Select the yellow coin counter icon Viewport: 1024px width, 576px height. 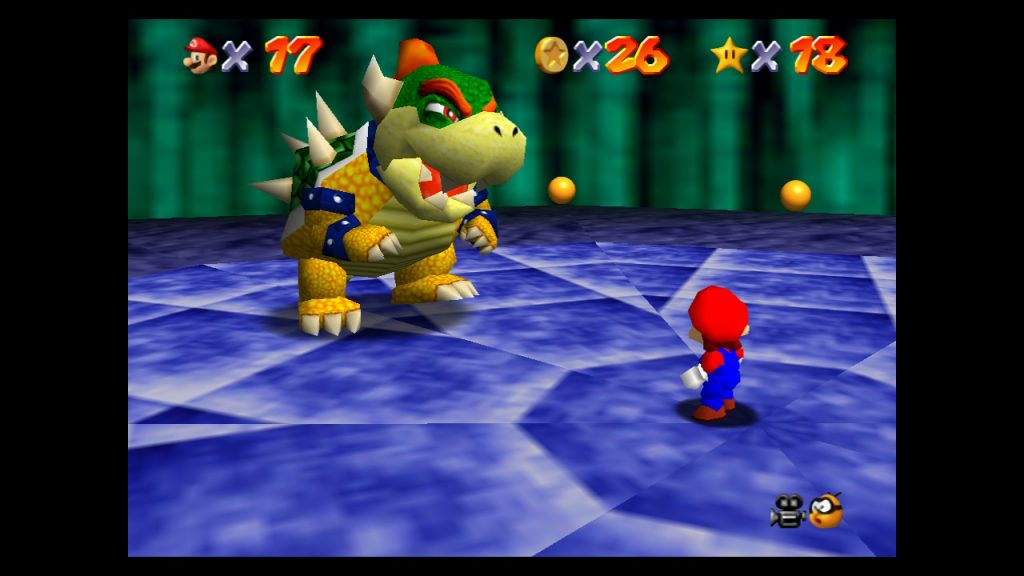click(x=551, y=54)
